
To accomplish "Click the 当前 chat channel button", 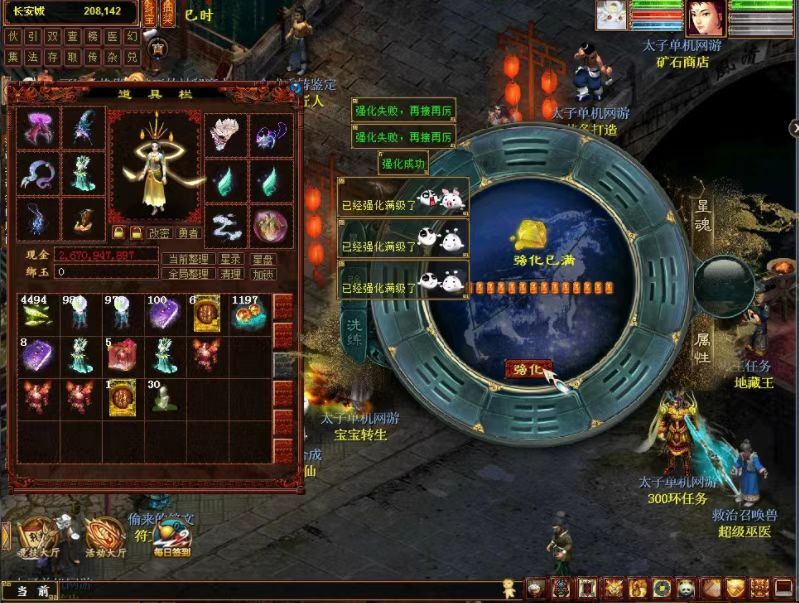I will [33, 591].
